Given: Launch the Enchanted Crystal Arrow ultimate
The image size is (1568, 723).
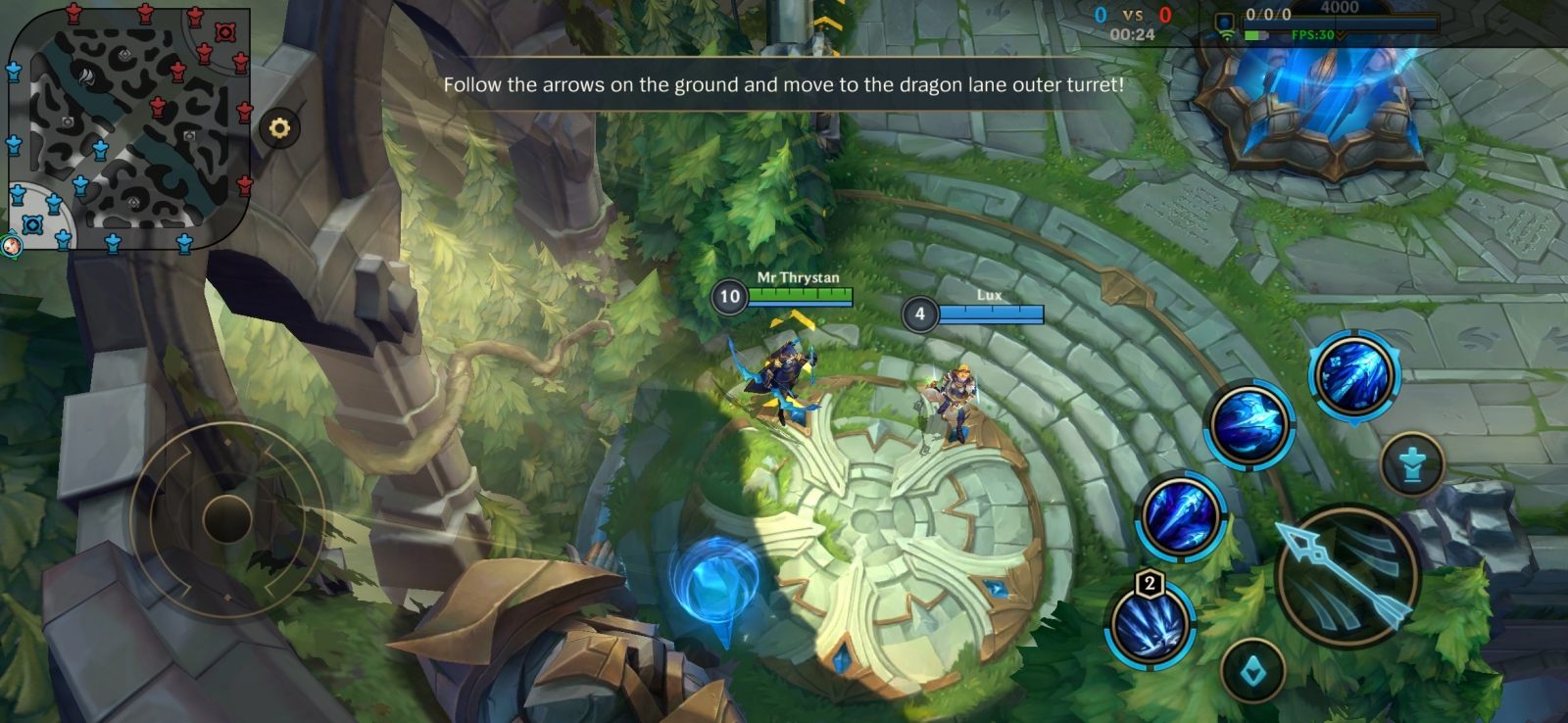Looking at the screenshot, I should [1354, 374].
